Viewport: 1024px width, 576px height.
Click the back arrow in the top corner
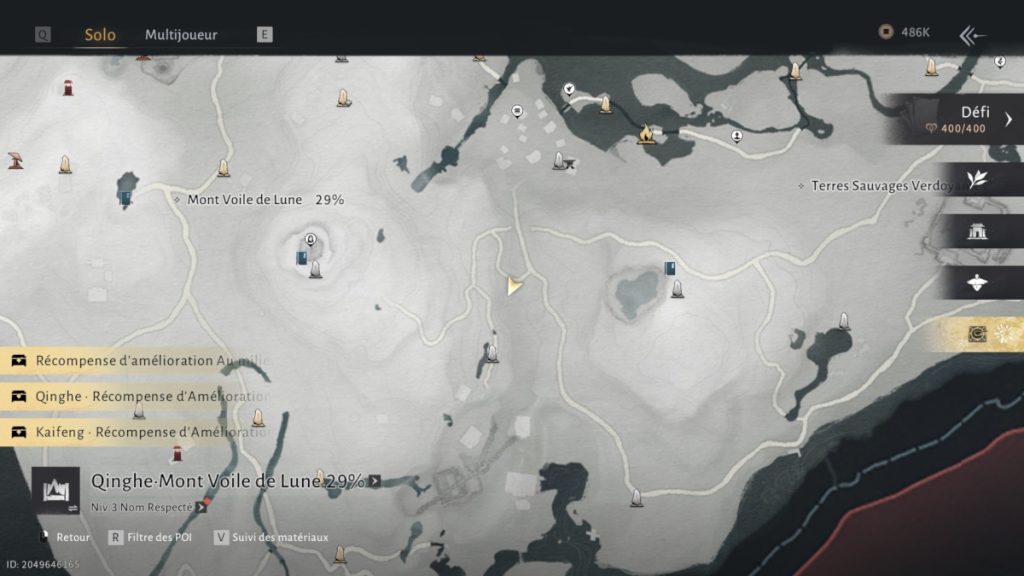pos(973,36)
